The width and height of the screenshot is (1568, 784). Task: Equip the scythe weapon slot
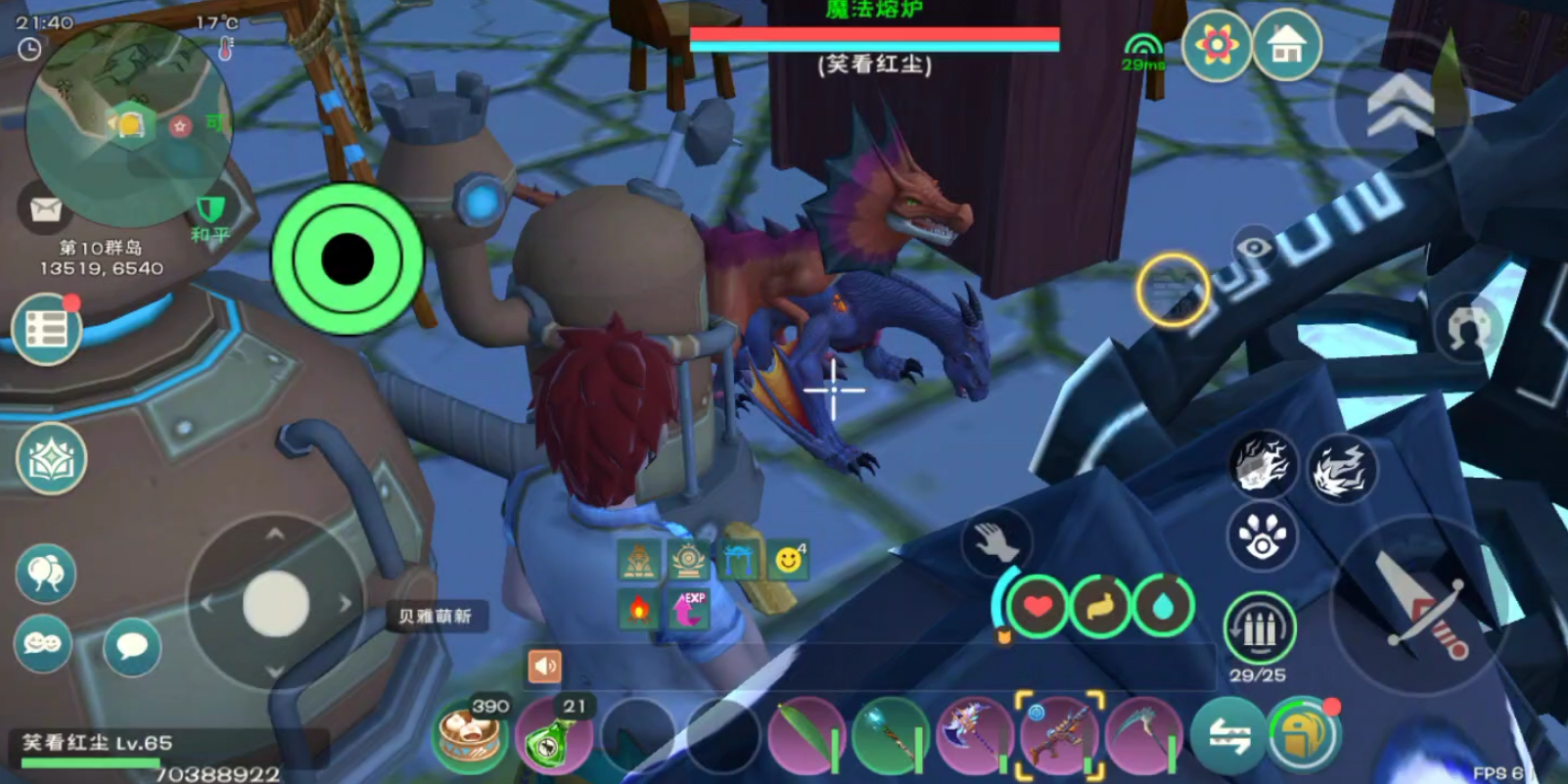click(x=1143, y=738)
